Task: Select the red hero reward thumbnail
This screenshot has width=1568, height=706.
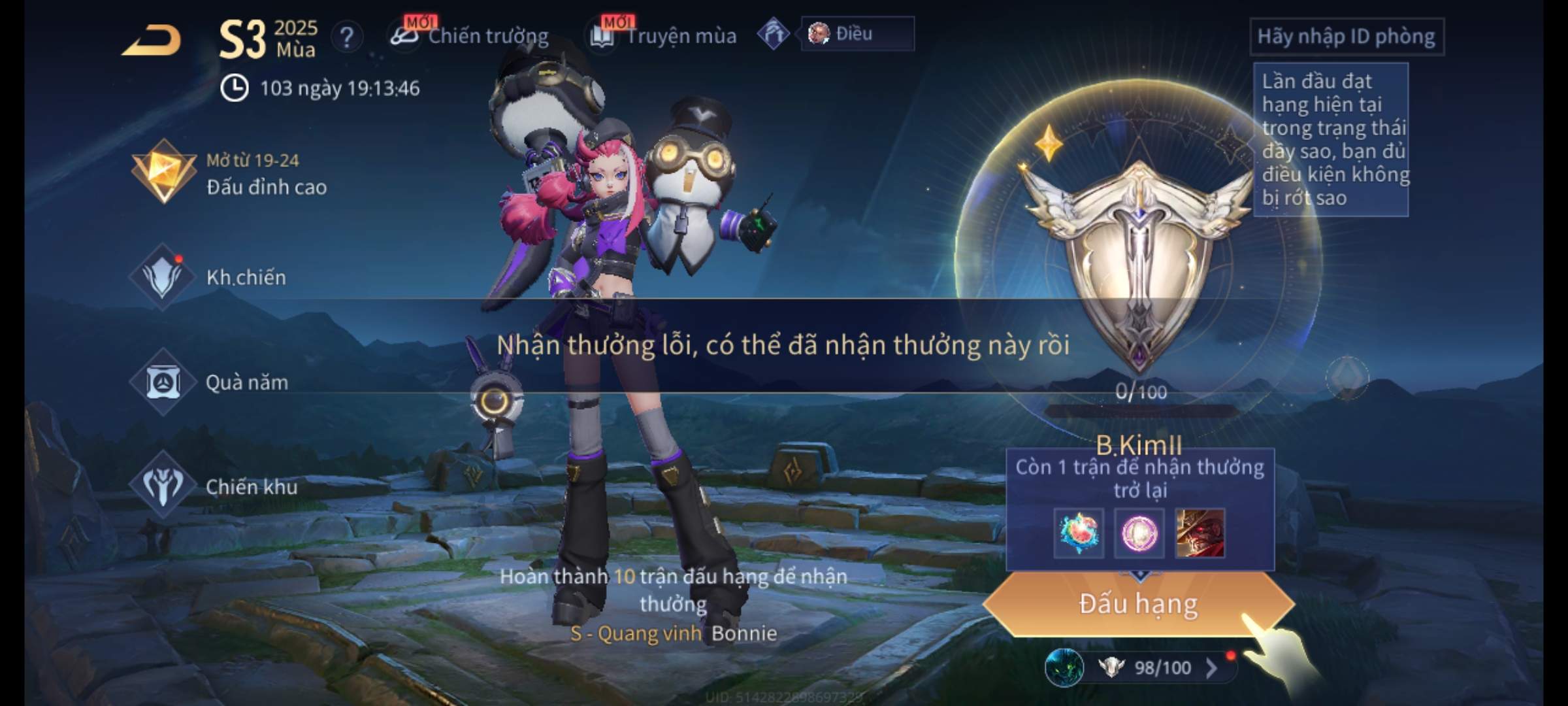Action: 1200,533
